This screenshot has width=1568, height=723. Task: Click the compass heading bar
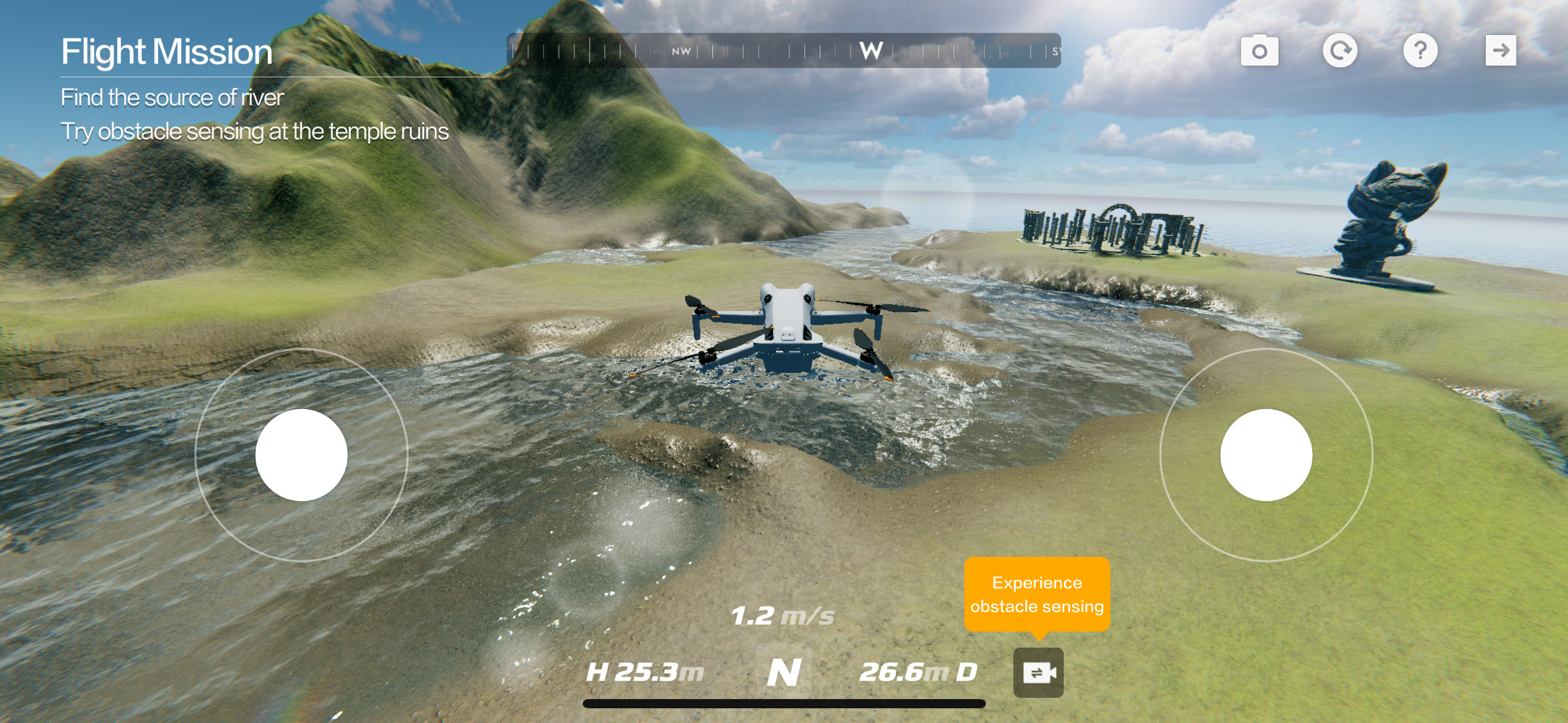(783, 51)
